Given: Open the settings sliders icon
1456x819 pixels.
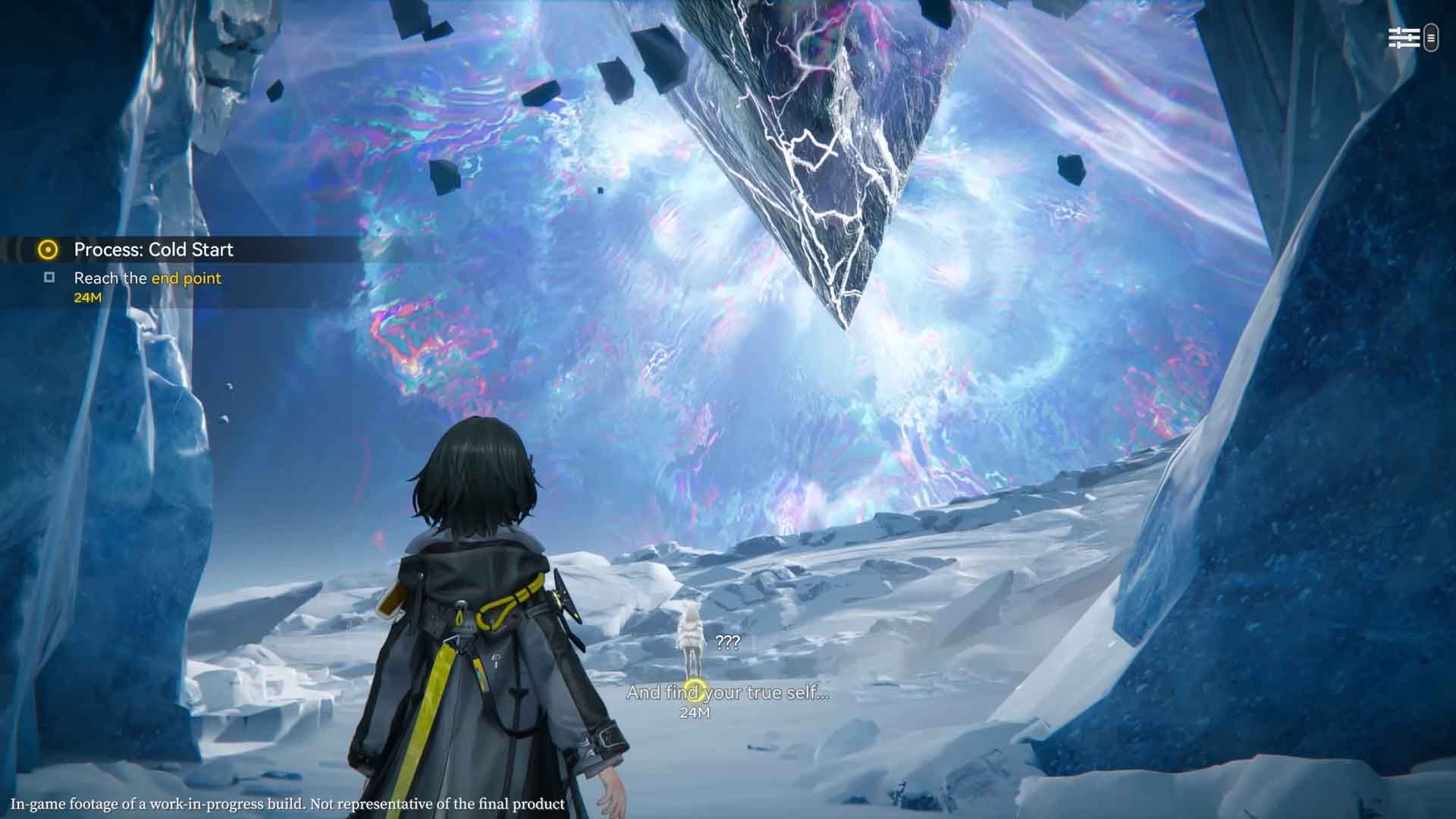Looking at the screenshot, I should click(1403, 38).
